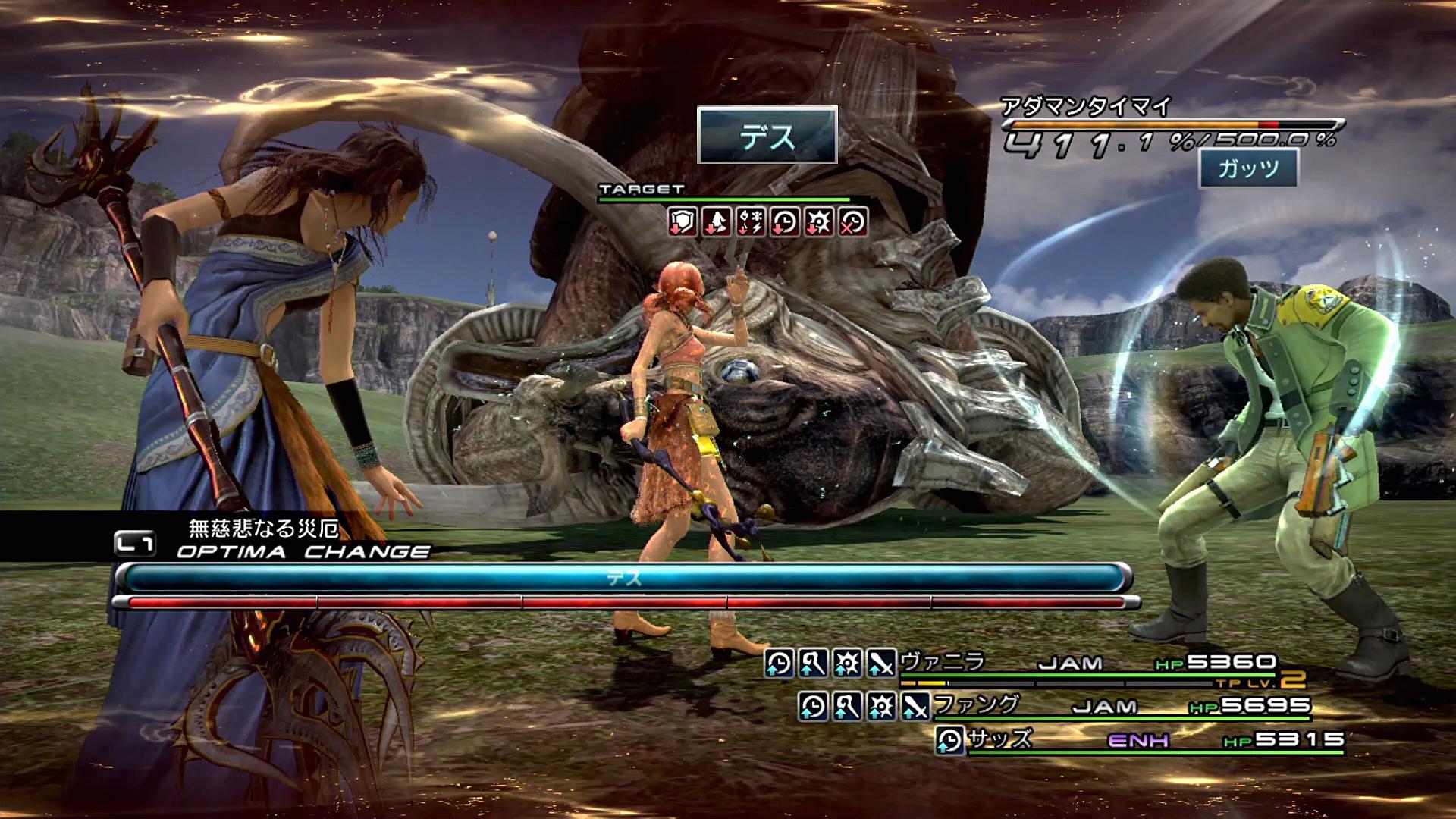The height and width of the screenshot is (819, 1456).
Task: Check the target's Slow clock debuff icon
Action: [785, 222]
